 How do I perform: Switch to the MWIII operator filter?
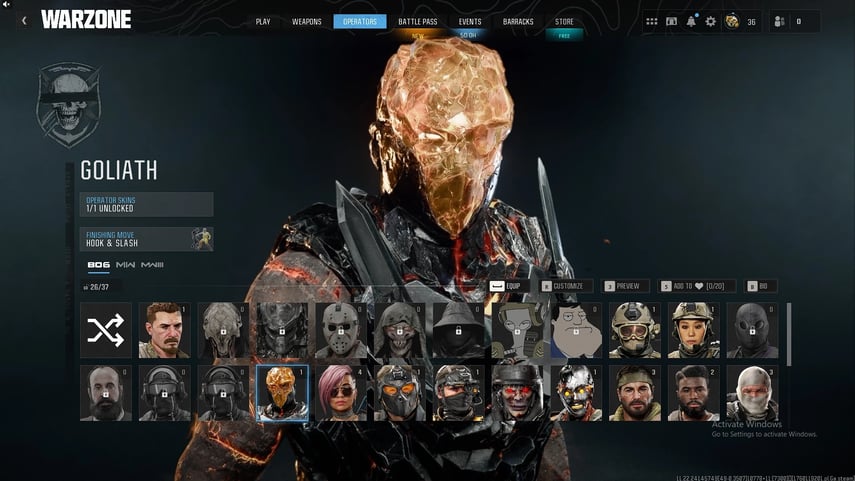[152, 265]
